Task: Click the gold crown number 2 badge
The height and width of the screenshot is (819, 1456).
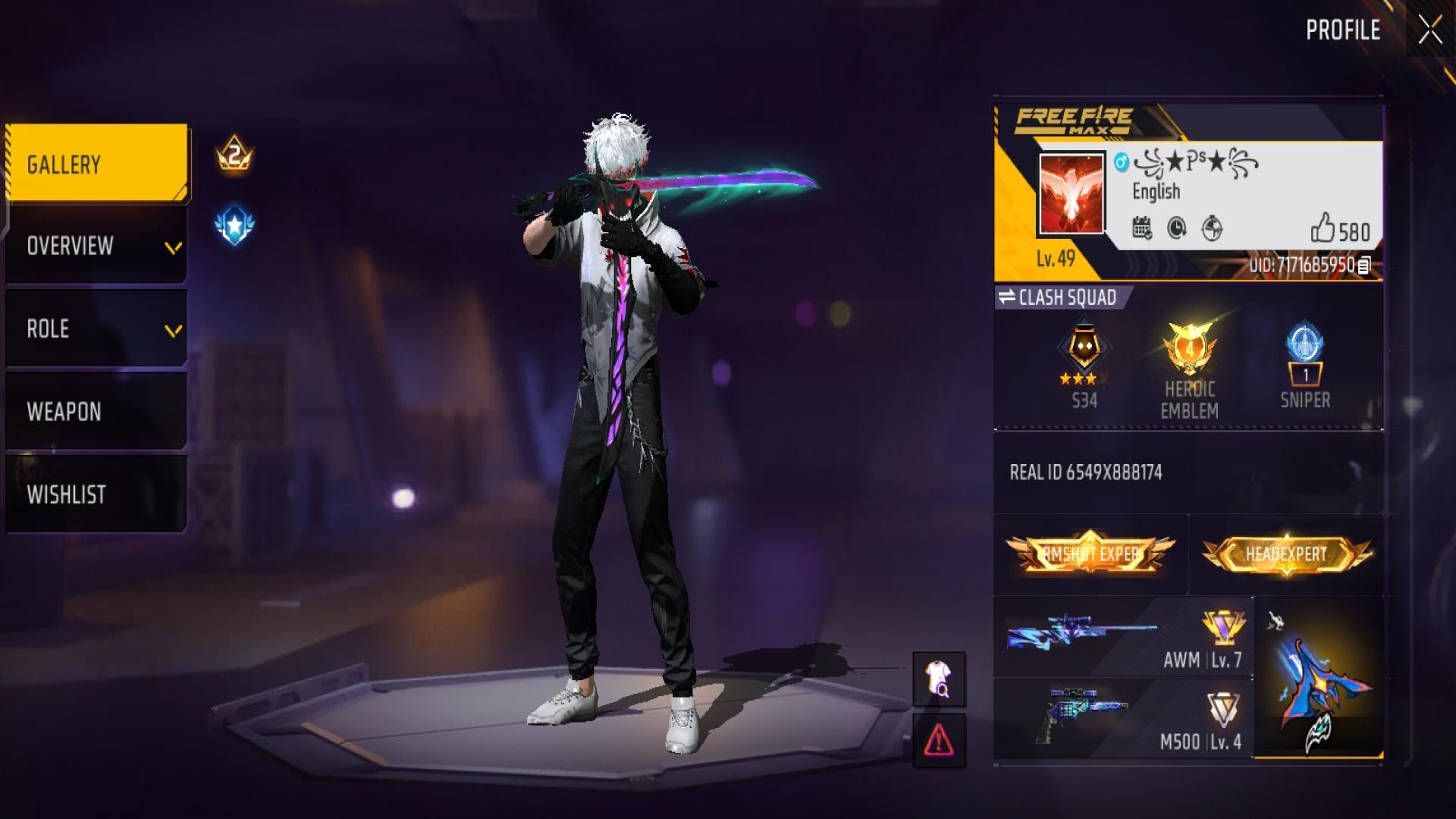Action: (x=234, y=155)
